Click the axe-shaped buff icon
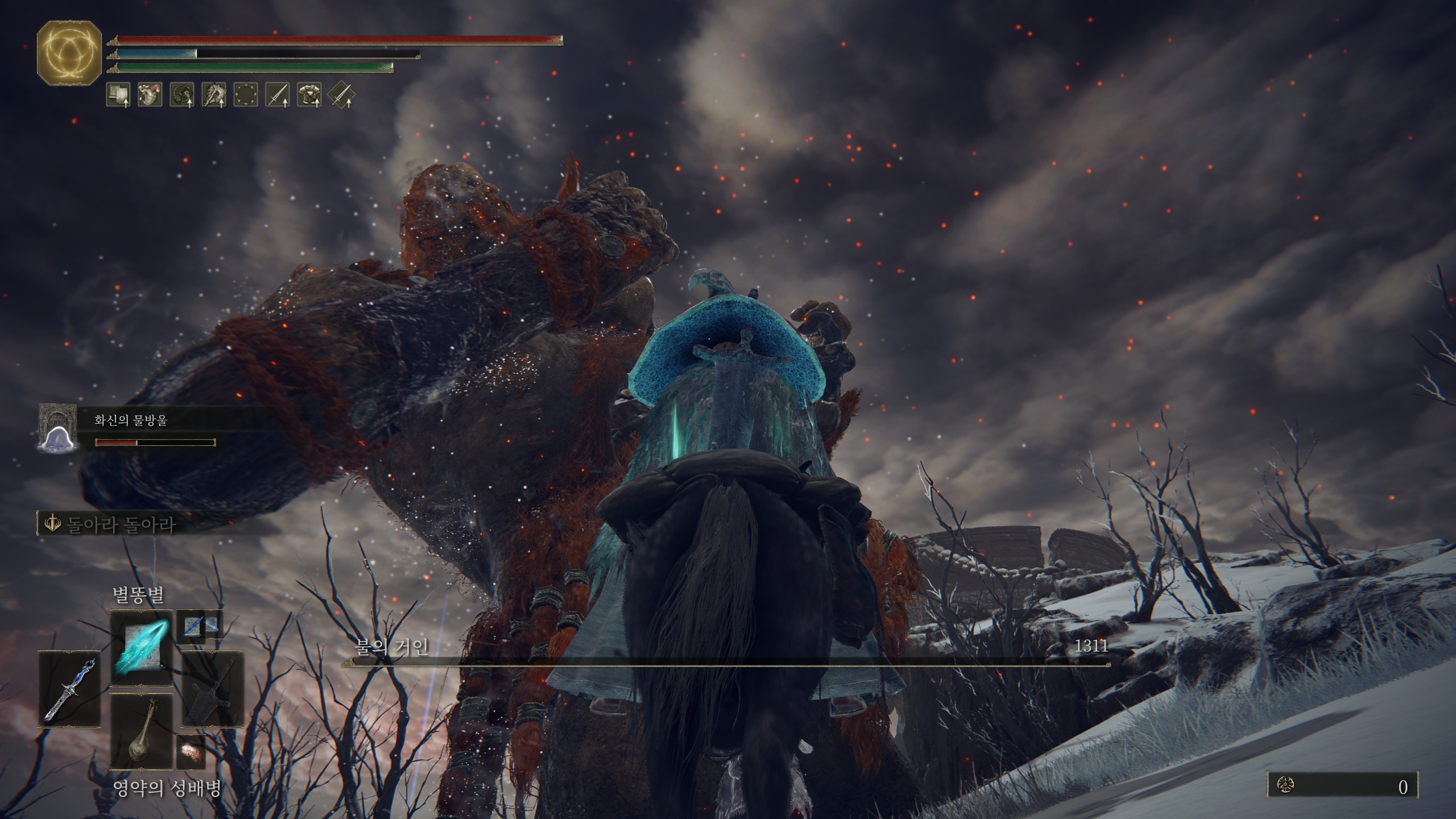Screen dimensions: 1456x819 pyautogui.click(x=214, y=94)
